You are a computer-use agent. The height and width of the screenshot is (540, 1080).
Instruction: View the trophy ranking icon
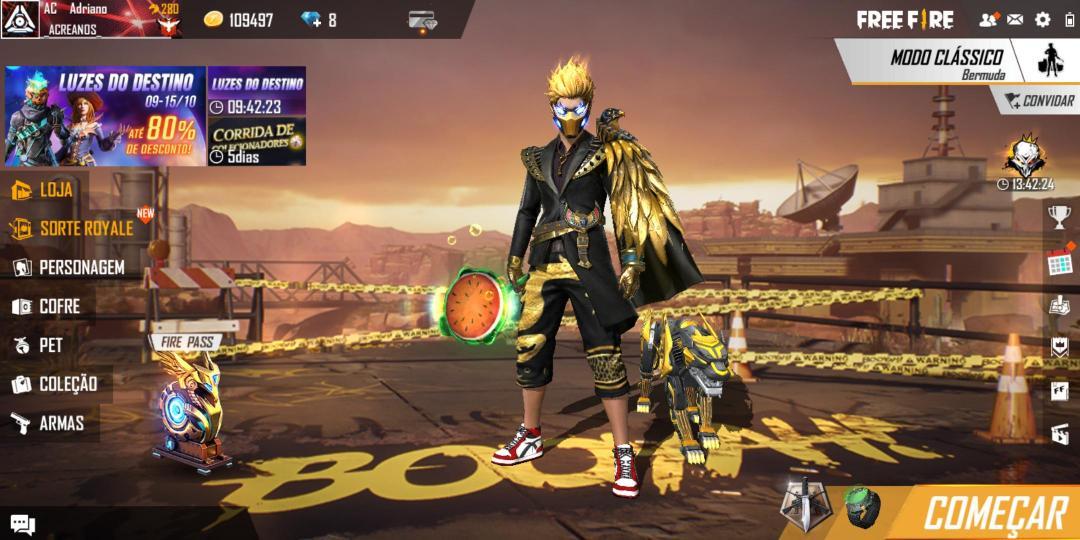pyautogui.click(x=1059, y=215)
